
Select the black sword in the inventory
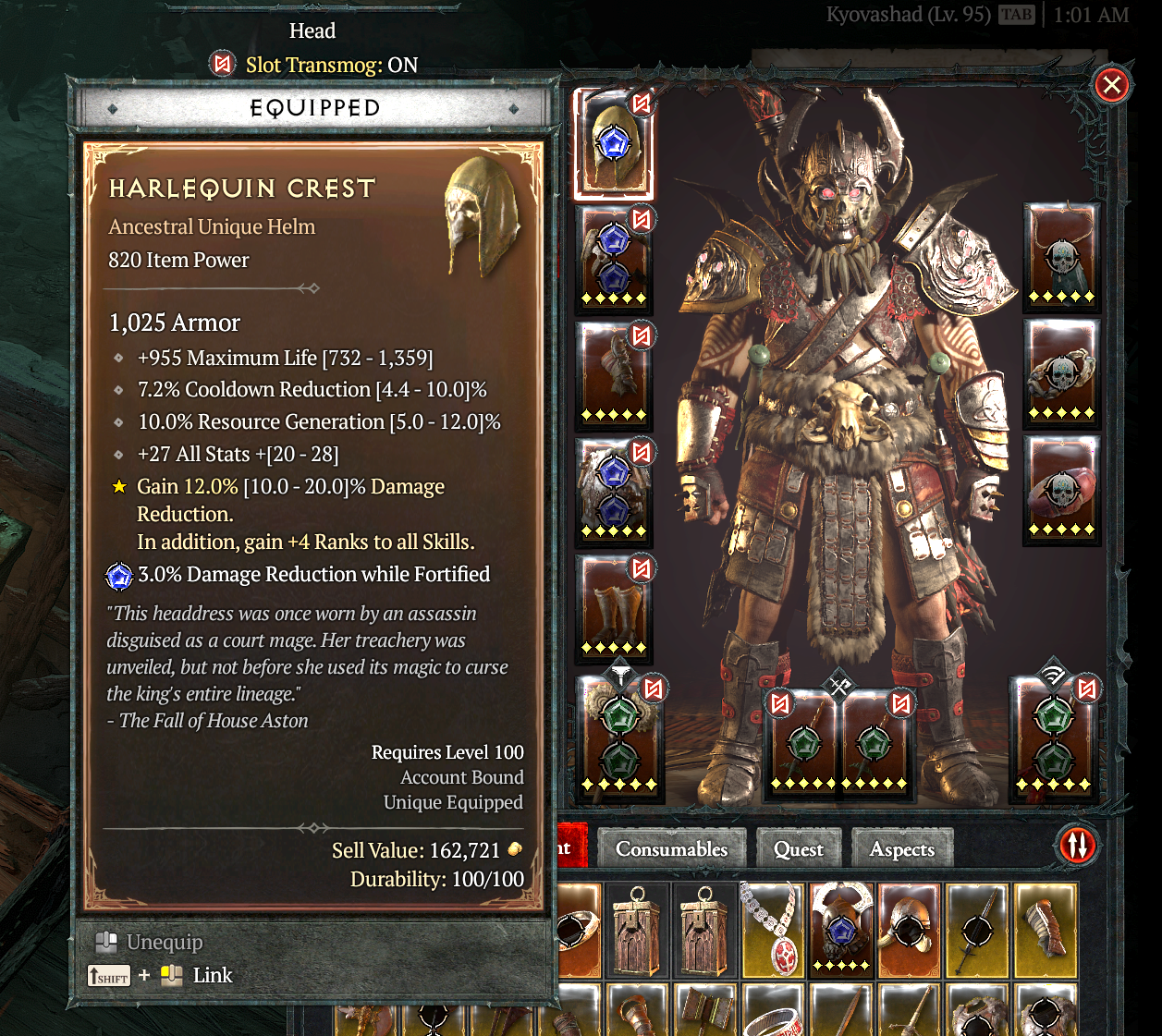pyautogui.click(x=977, y=930)
